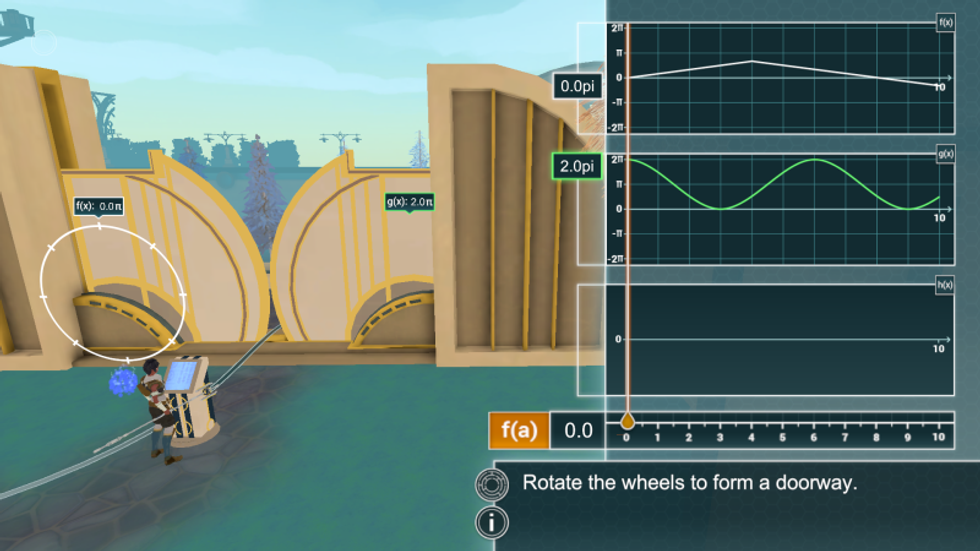Open the info "i" icon

(492, 521)
